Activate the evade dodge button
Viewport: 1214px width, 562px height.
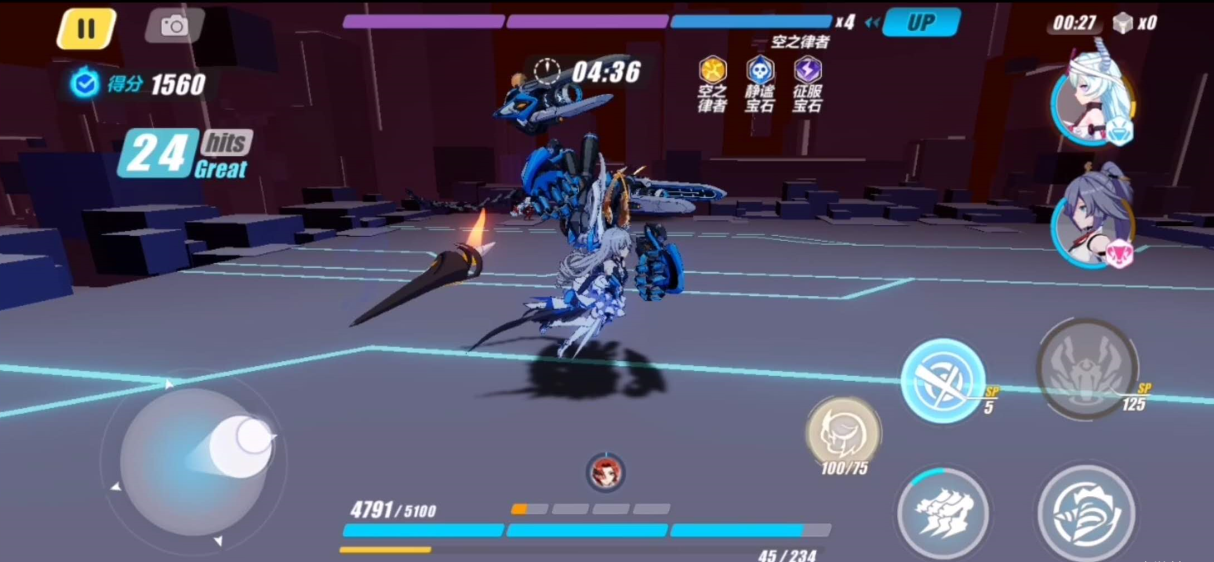(x=1086, y=512)
